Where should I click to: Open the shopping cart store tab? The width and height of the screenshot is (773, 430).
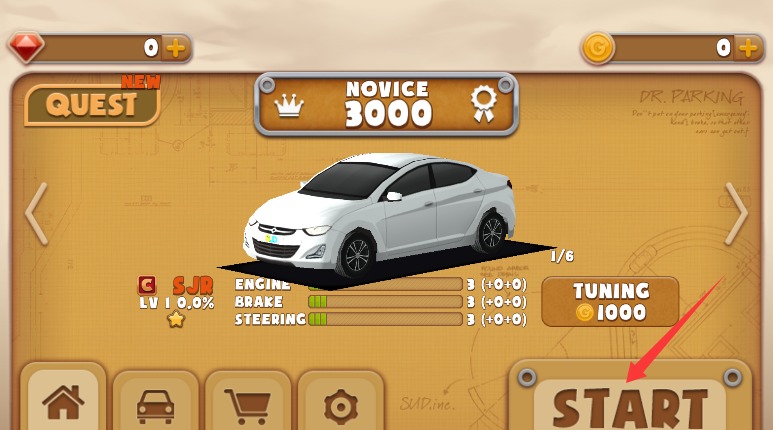[x=248, y=404]
